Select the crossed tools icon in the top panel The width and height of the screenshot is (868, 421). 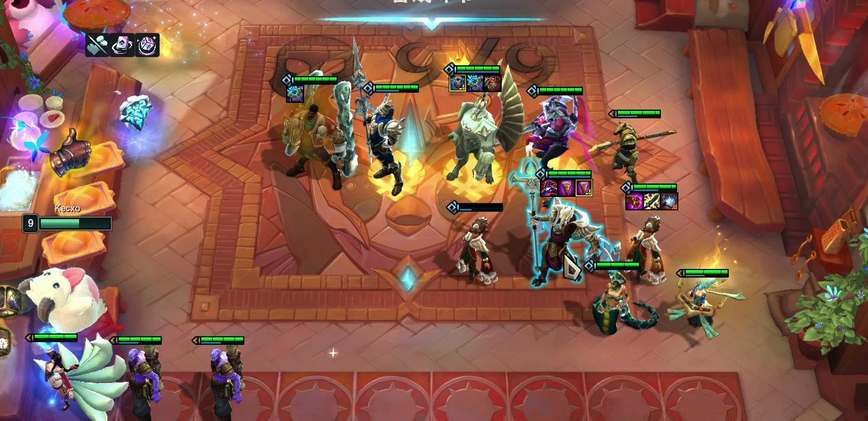(99, 44)
